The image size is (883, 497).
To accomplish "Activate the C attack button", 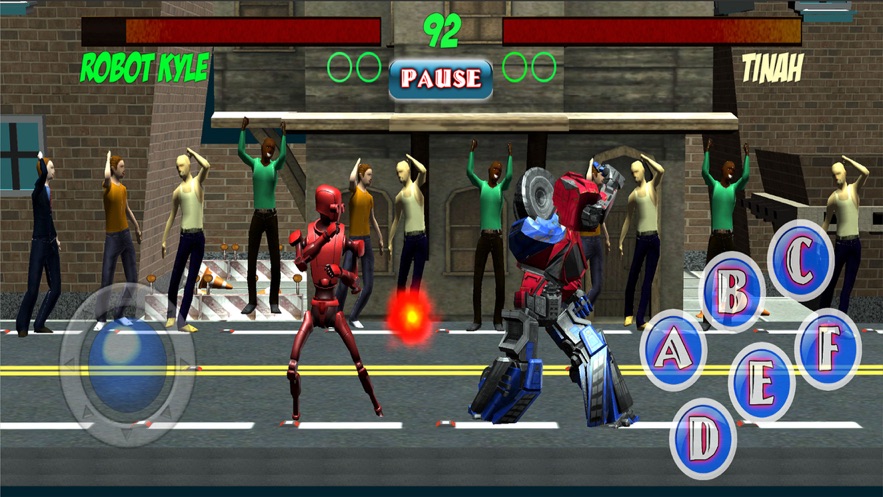I will pyautogui.click(x=800, y=259).
